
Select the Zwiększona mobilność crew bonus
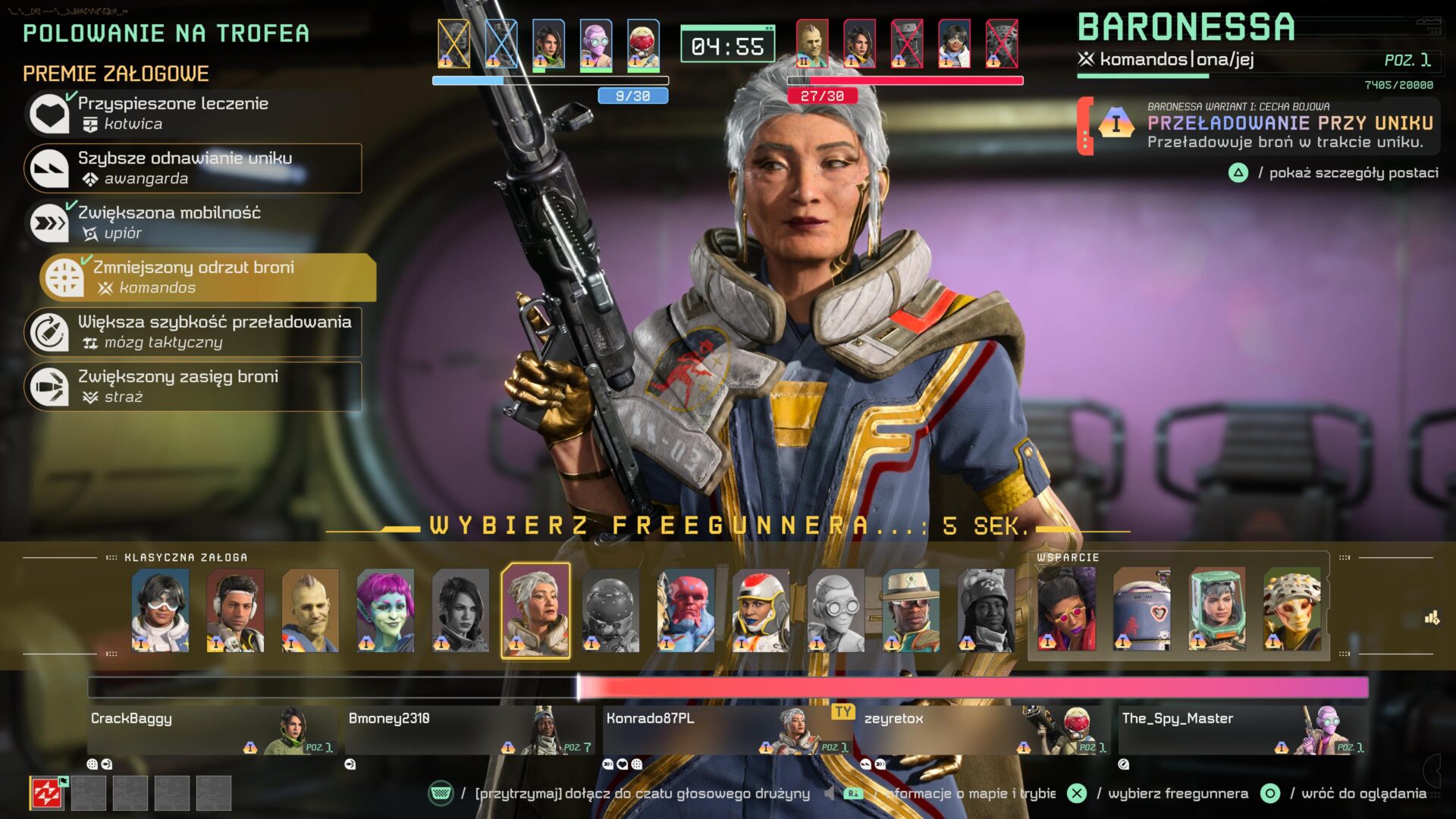pyautogui.click(x=193, y=223)
